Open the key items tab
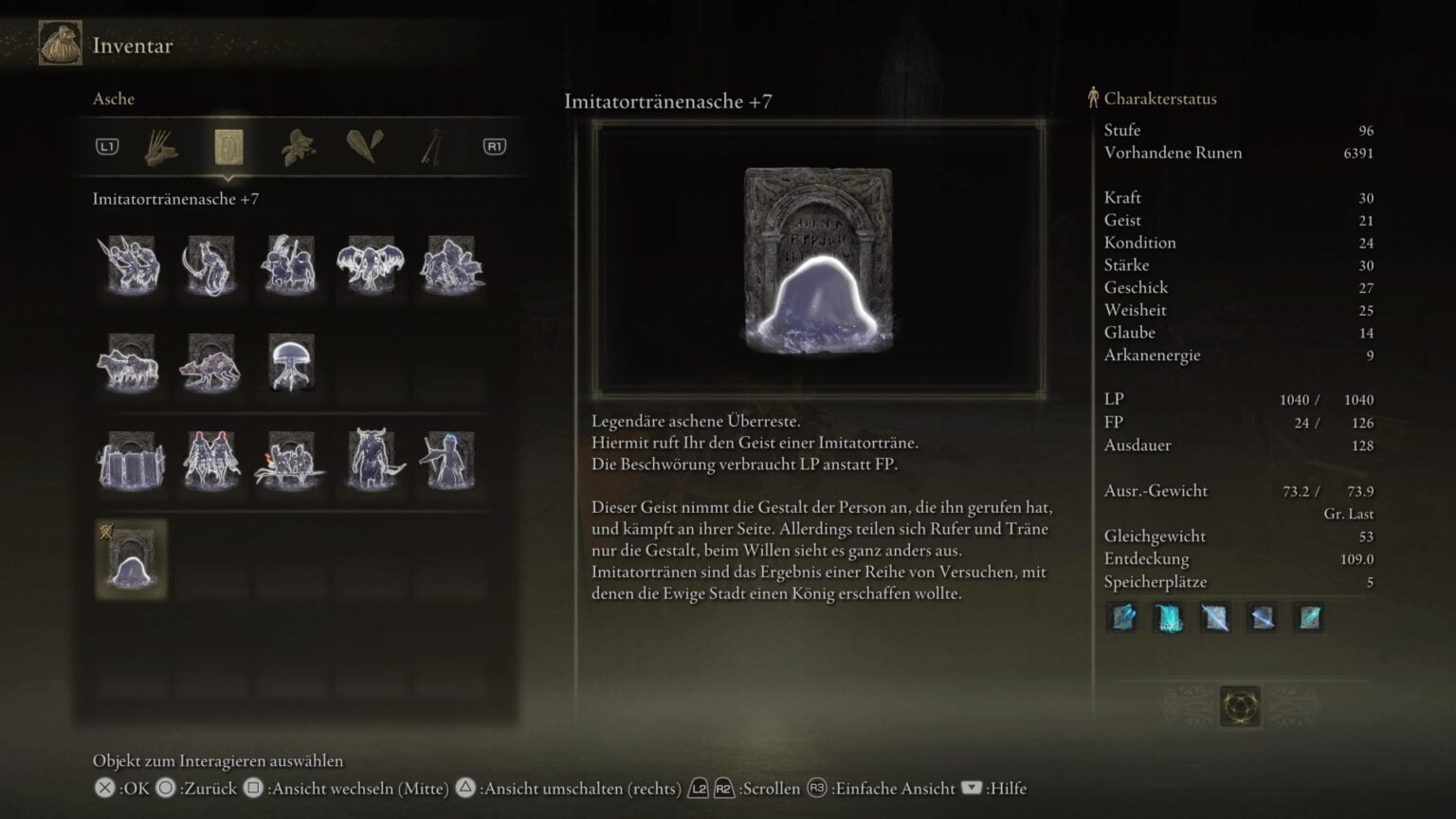This screenshot has width=1456, height=819. pos(432,147)
